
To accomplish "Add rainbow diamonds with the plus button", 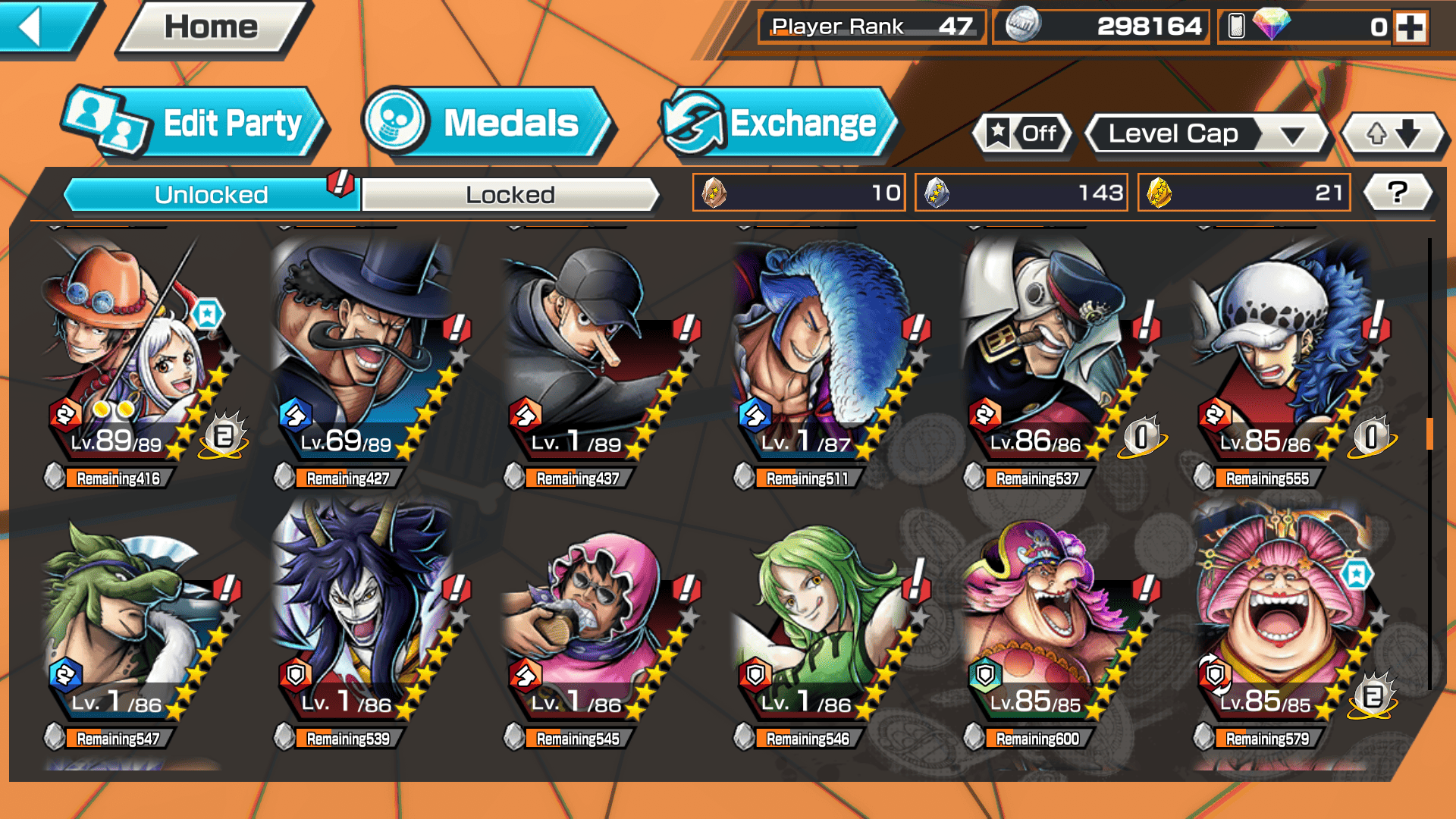I will [1410, 28].
